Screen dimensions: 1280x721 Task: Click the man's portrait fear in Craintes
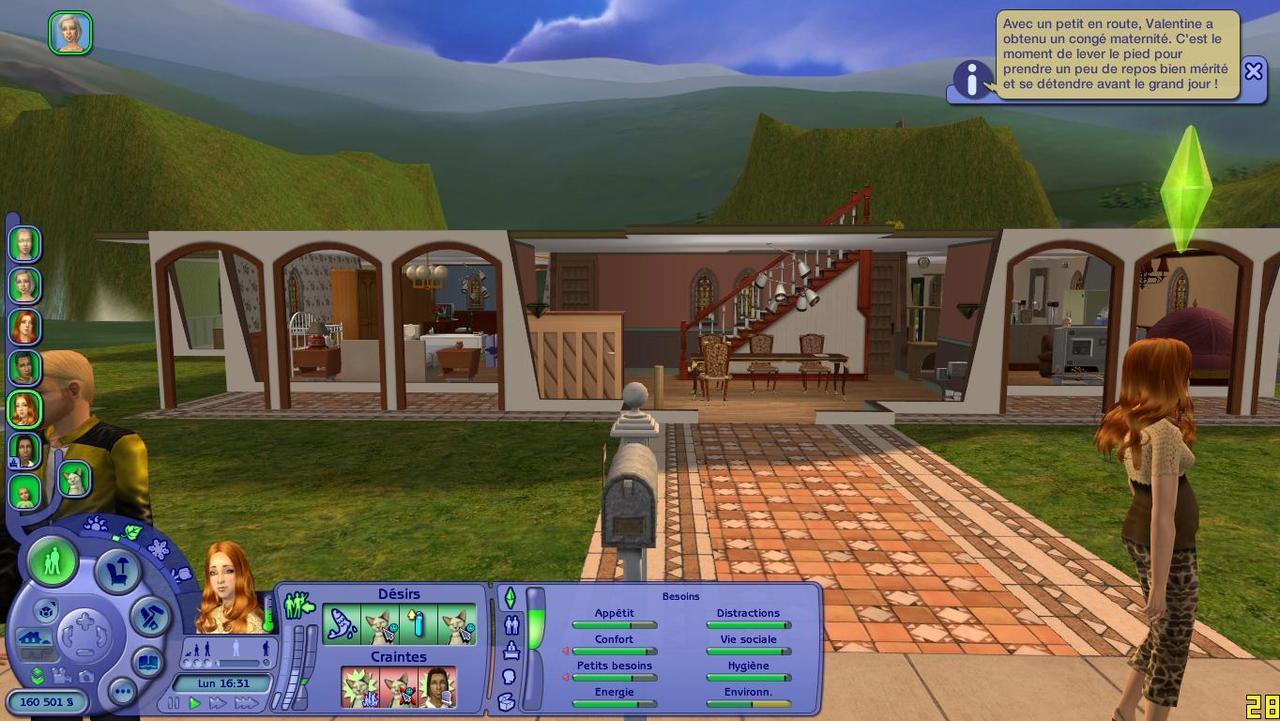click(439, 687)
